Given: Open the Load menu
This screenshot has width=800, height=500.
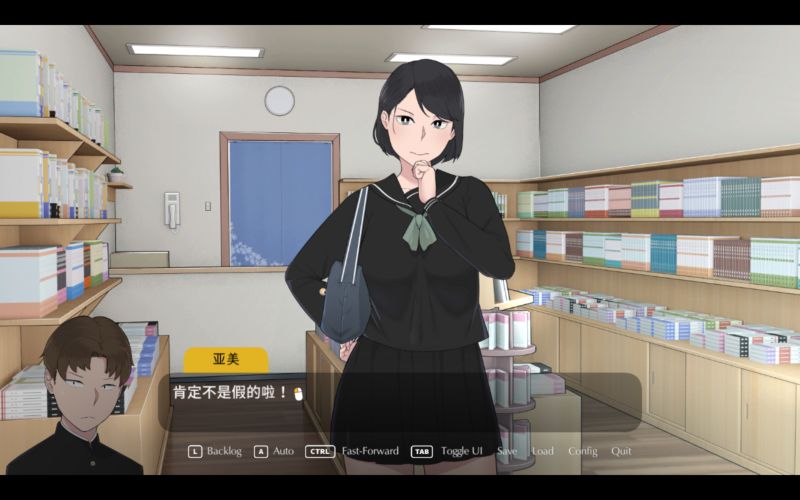Looking at the screenshot, I should (542, 451).
